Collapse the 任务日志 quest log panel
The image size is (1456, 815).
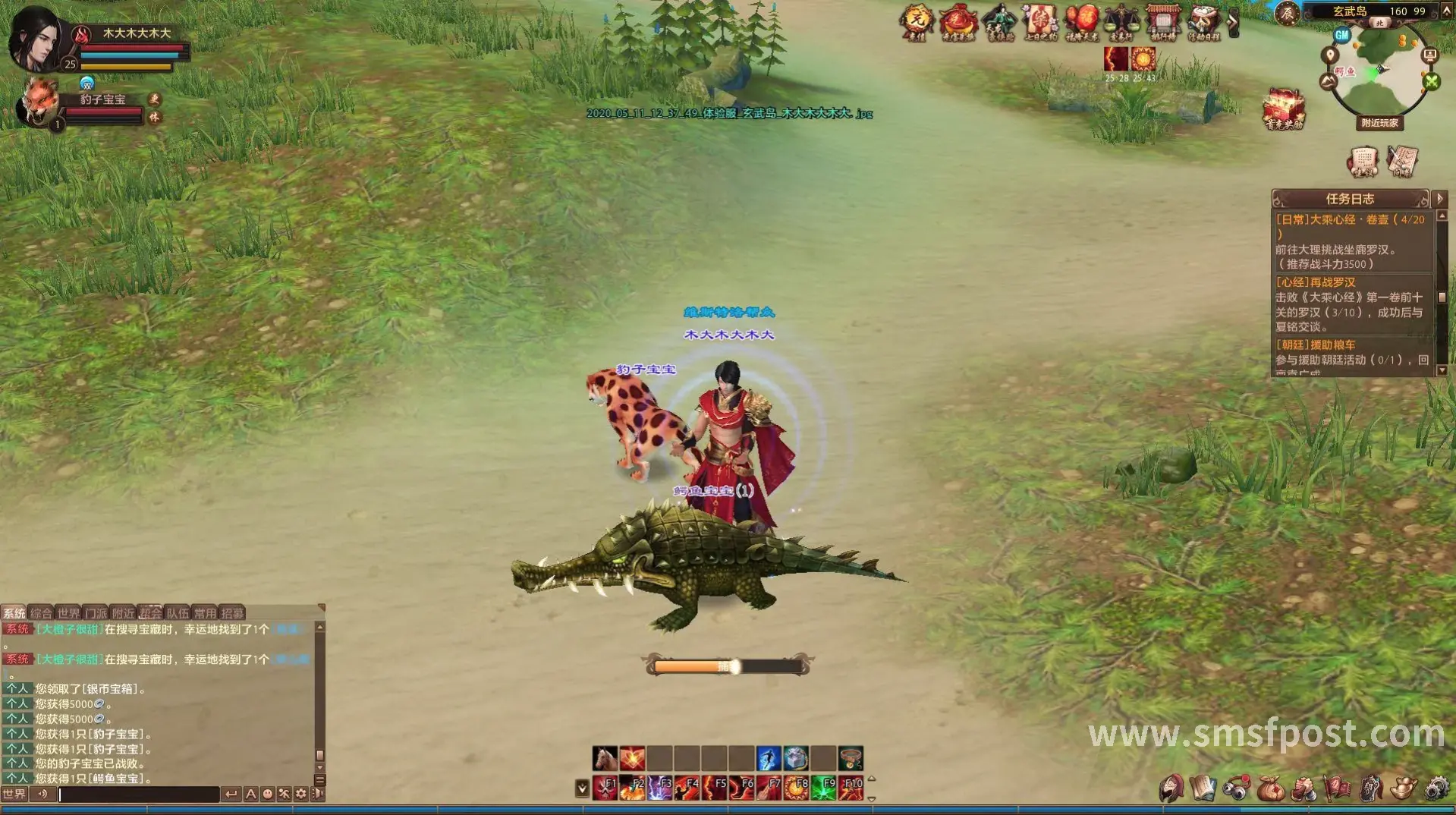coord(1440,199)
